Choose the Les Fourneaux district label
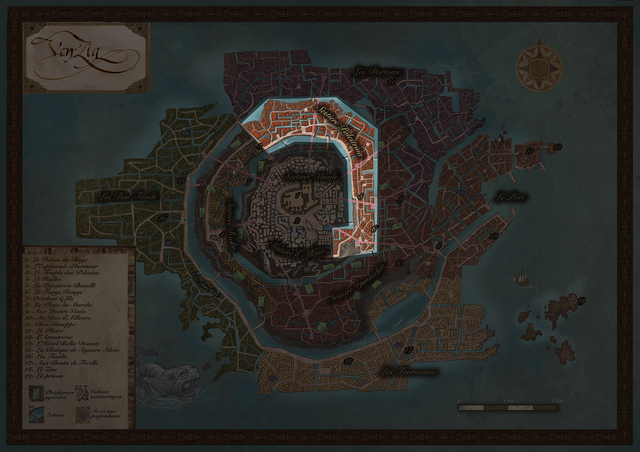640x452 pixels. (x=410, y=372)
